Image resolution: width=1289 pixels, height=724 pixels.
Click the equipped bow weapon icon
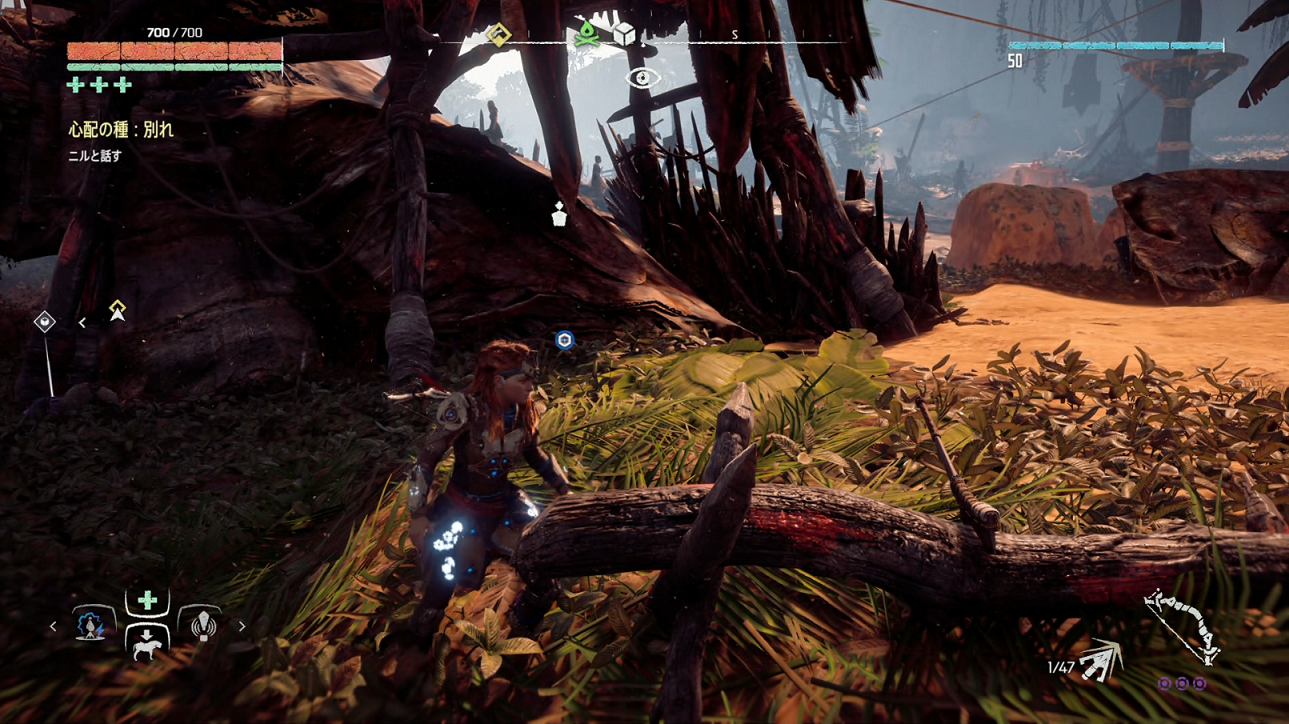1182,627
